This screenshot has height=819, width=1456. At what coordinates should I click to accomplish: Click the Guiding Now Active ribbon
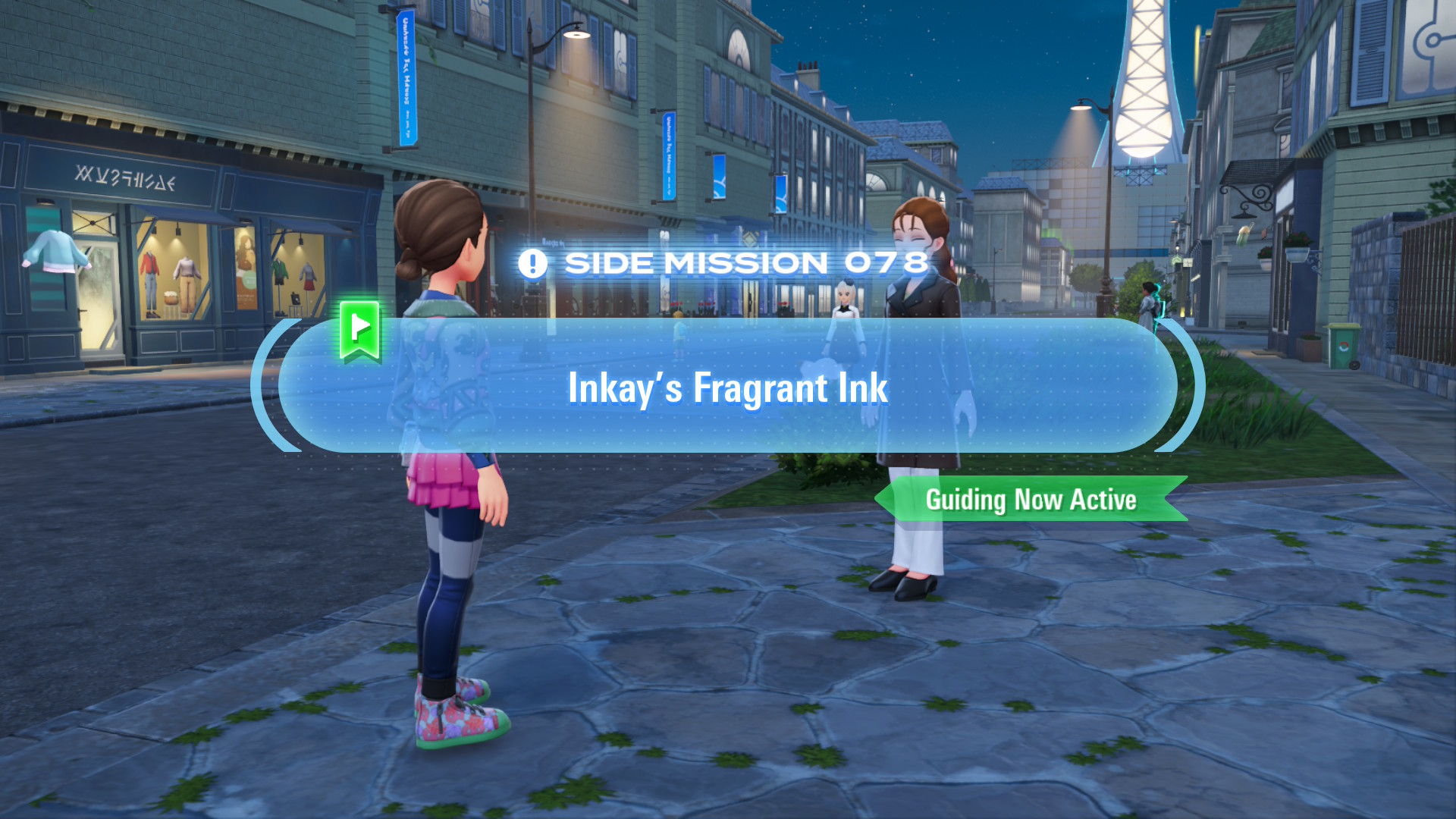(1031, 500)
